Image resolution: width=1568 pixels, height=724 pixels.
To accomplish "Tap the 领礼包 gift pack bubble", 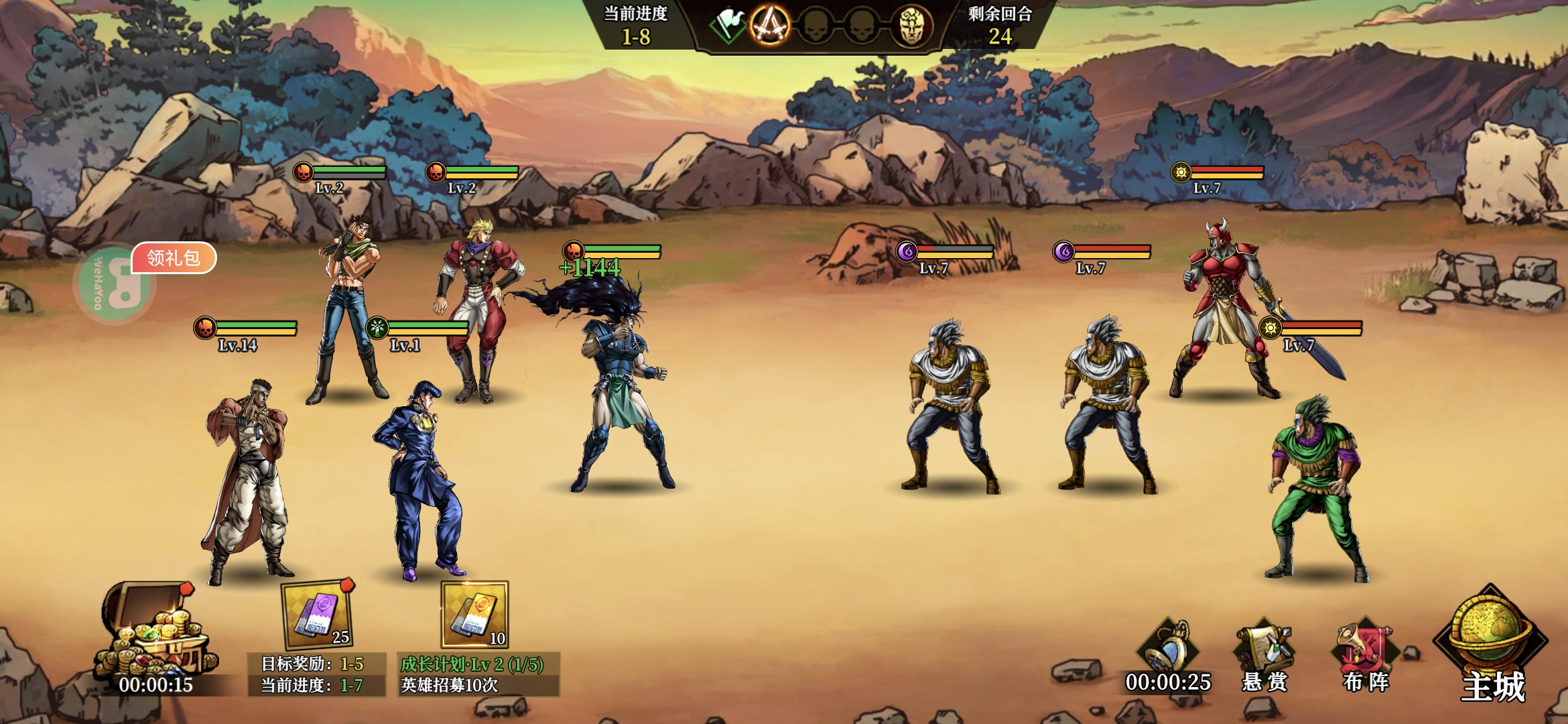I will click(174, 258).
